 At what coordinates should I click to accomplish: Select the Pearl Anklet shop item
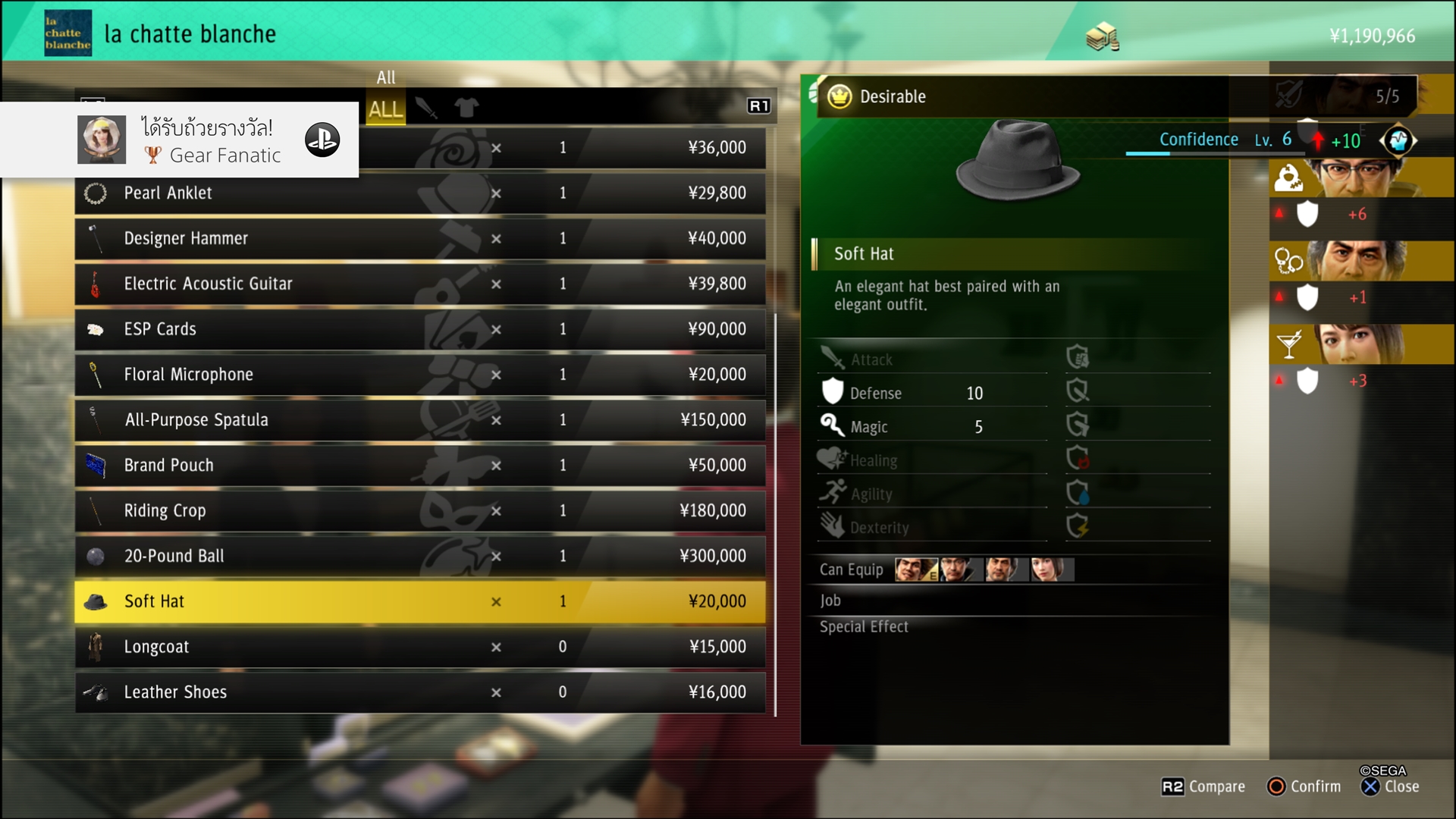pyautogui.click(x=419, y=193)
